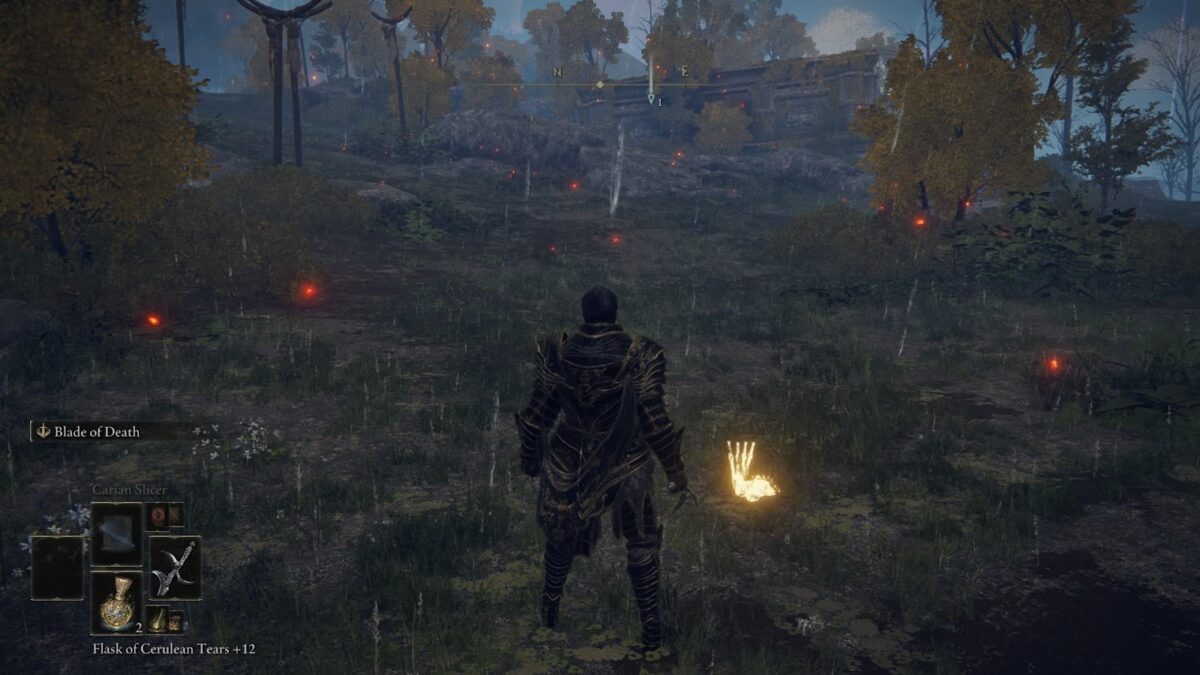The height and width of the screenshot is (675, 1200).
Task: Select the right-hand curved blade weapon slot
Action: pyautogui.click(x=174, y=567)
